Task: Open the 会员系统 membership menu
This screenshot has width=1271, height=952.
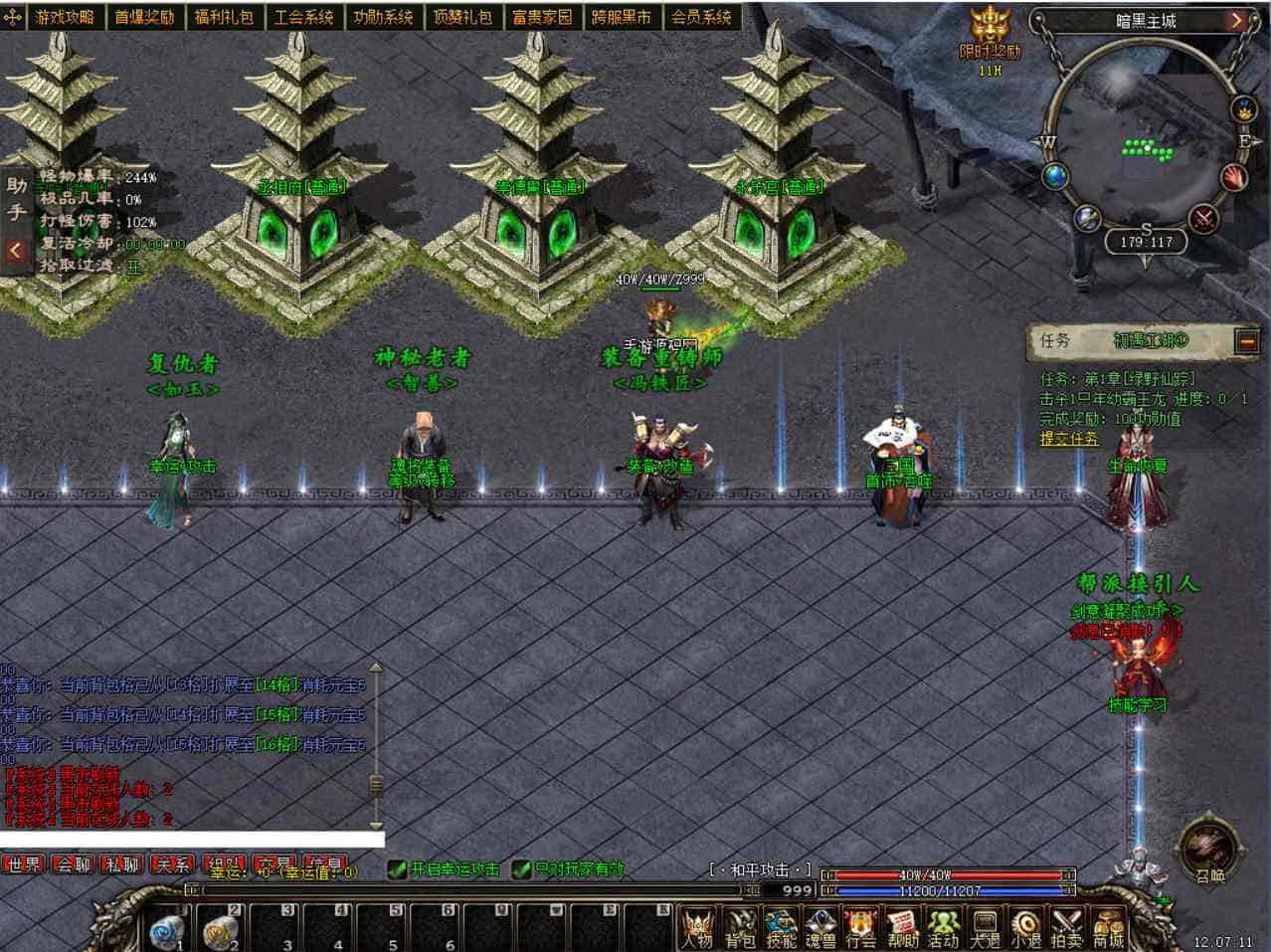Action: 700,17
